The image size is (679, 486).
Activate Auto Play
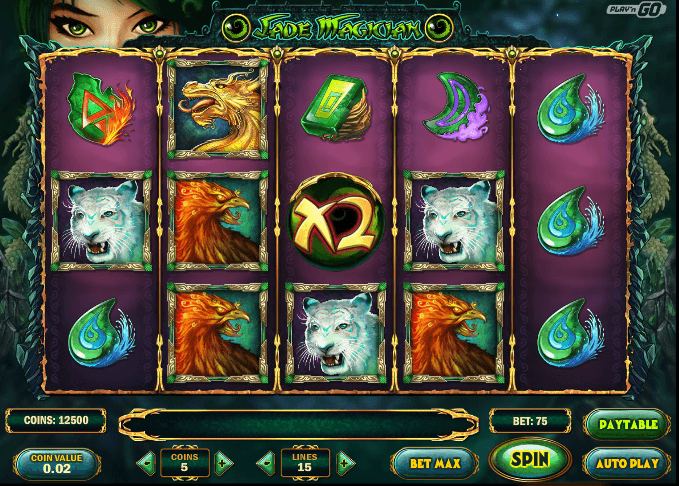[x=627, y=462]
